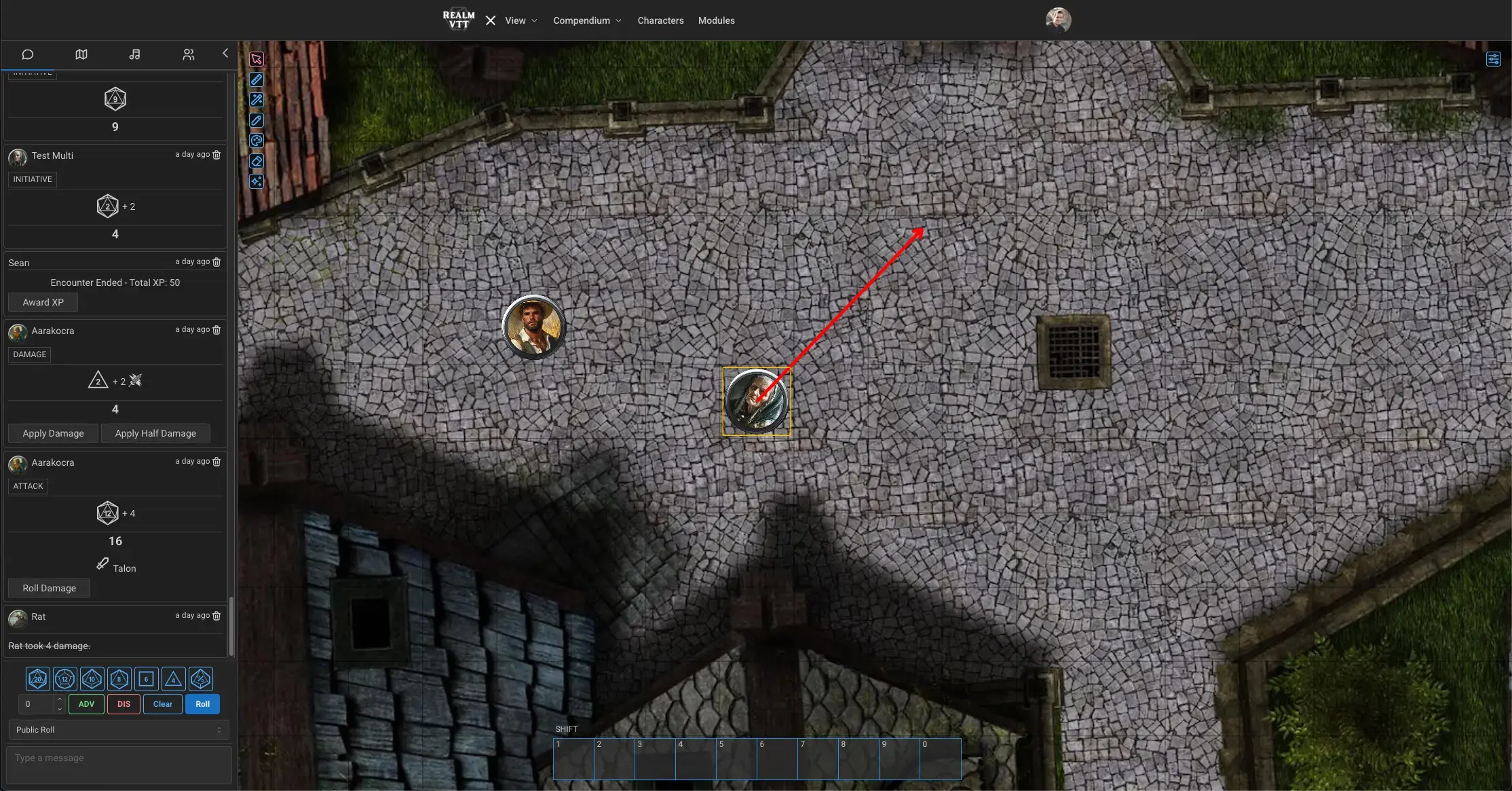Open the audio panel
This screenshot has width=1512, height=791.
tap(134, 54)
